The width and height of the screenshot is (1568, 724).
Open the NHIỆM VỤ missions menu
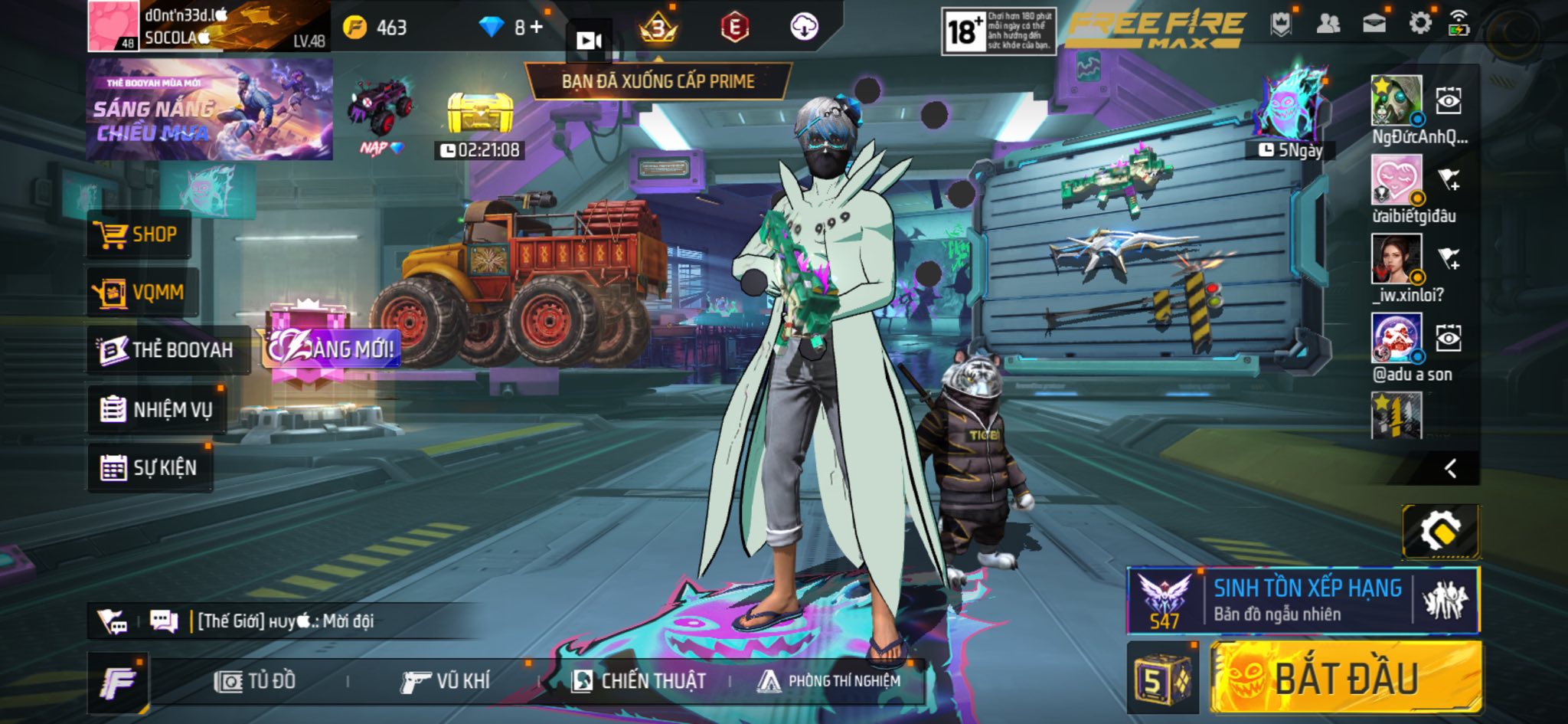[x=157, y=410]
